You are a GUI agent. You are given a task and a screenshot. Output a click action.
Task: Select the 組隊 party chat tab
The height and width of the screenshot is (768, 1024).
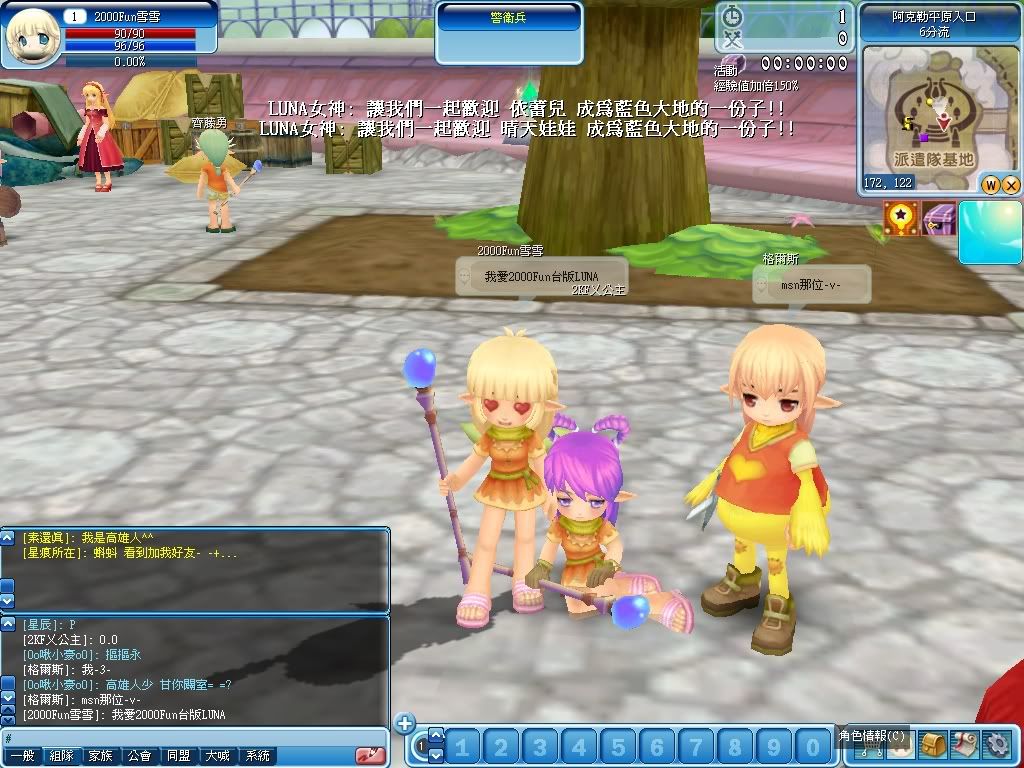point(62,757)
